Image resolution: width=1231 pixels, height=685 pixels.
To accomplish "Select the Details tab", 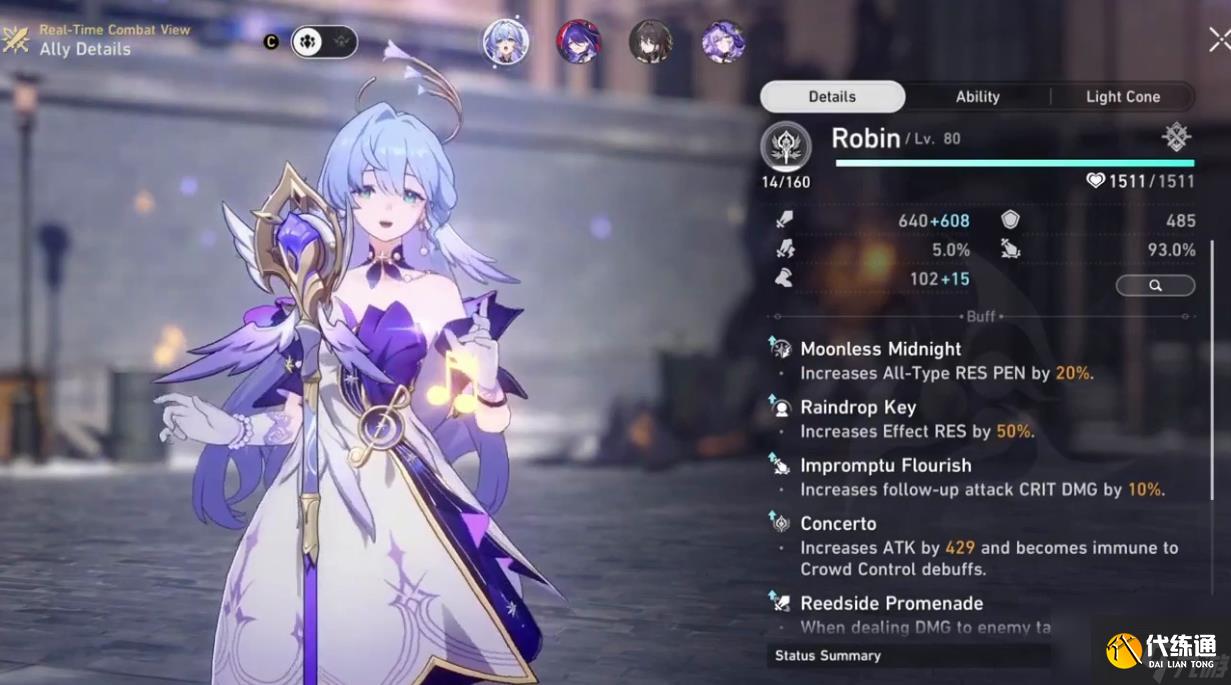I will pos(832,97).
